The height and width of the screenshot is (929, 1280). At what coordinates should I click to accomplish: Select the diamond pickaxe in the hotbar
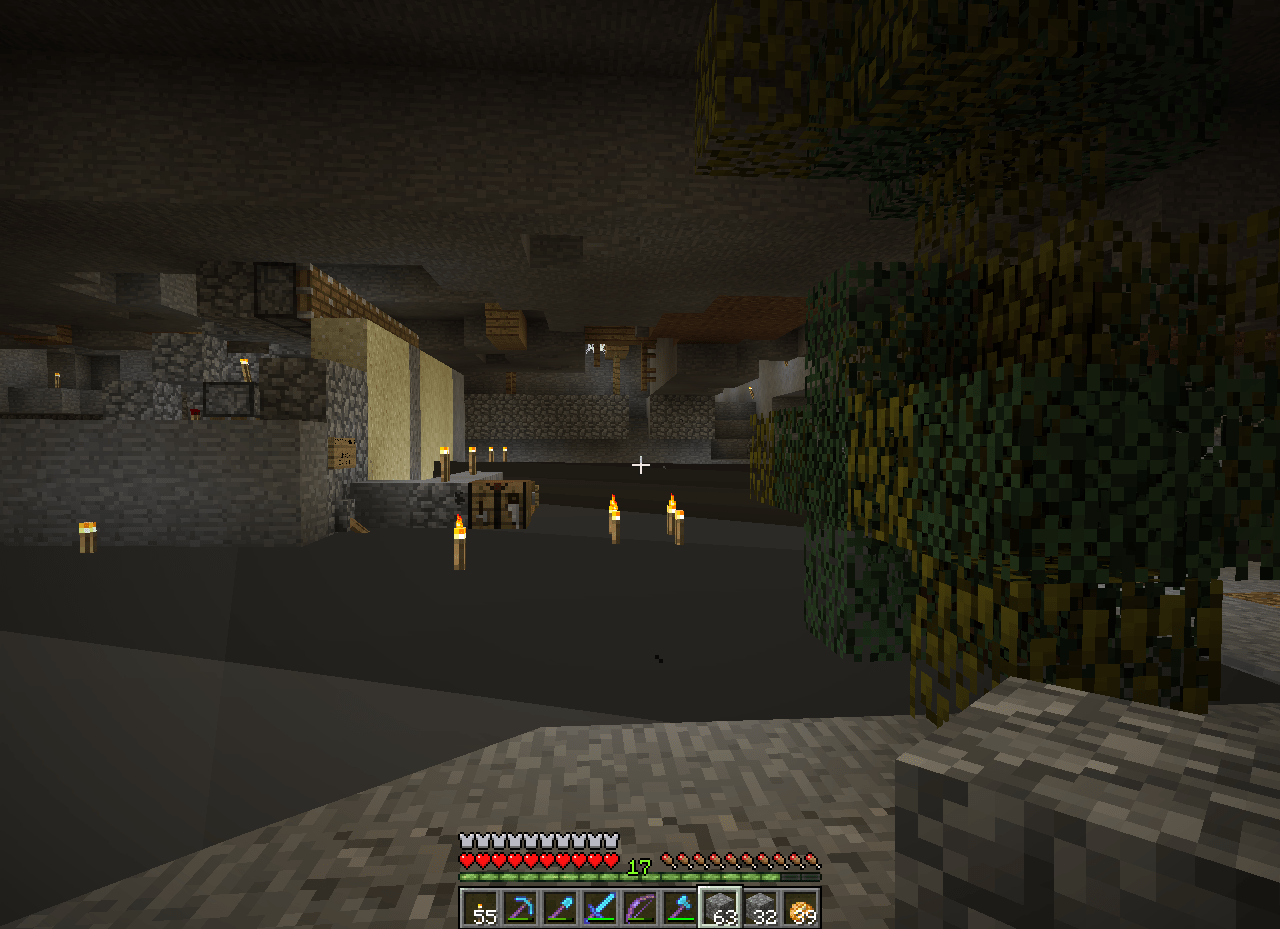(x=518, y=908)
